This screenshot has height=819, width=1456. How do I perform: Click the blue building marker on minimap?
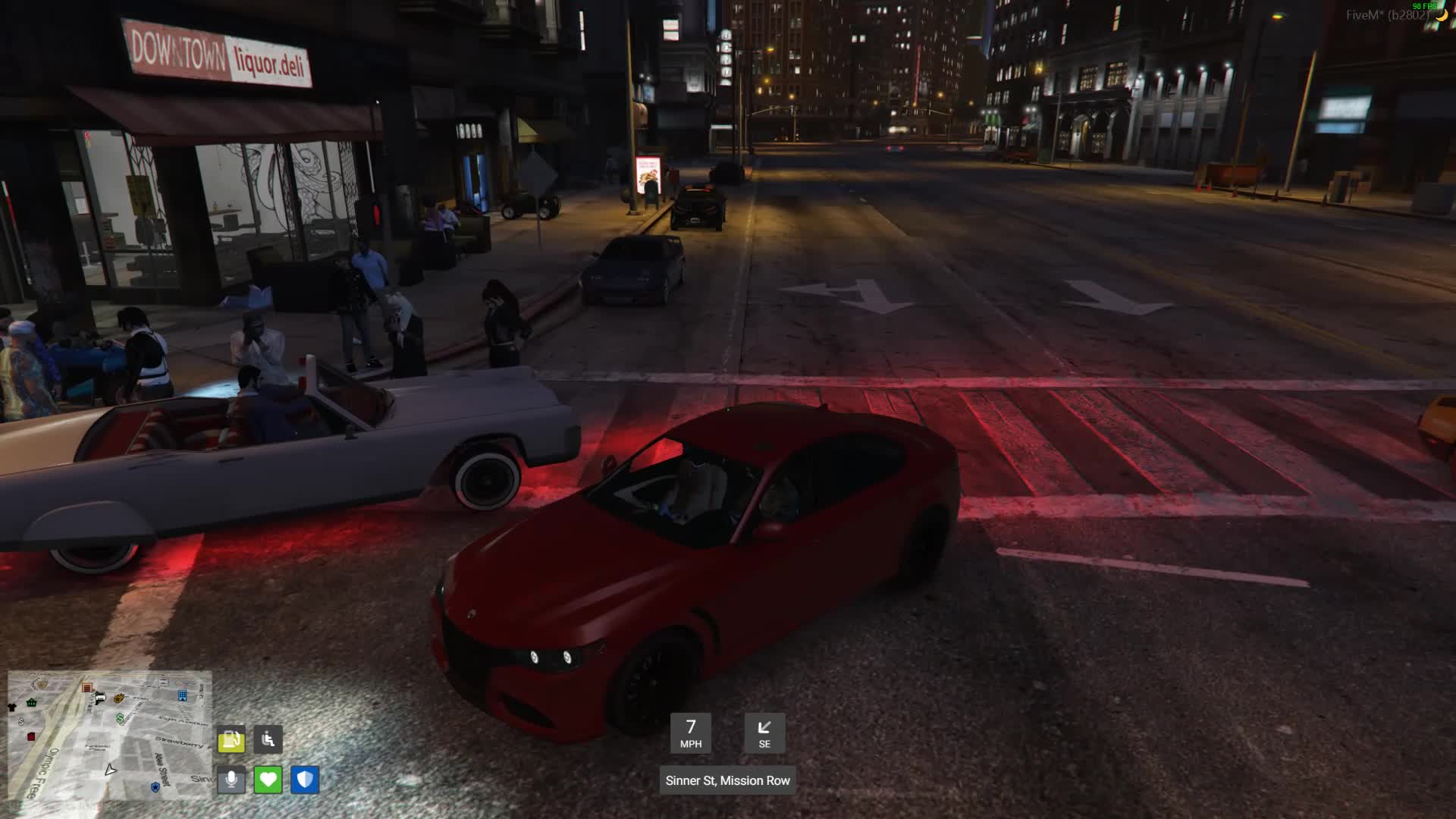(182, 695)
